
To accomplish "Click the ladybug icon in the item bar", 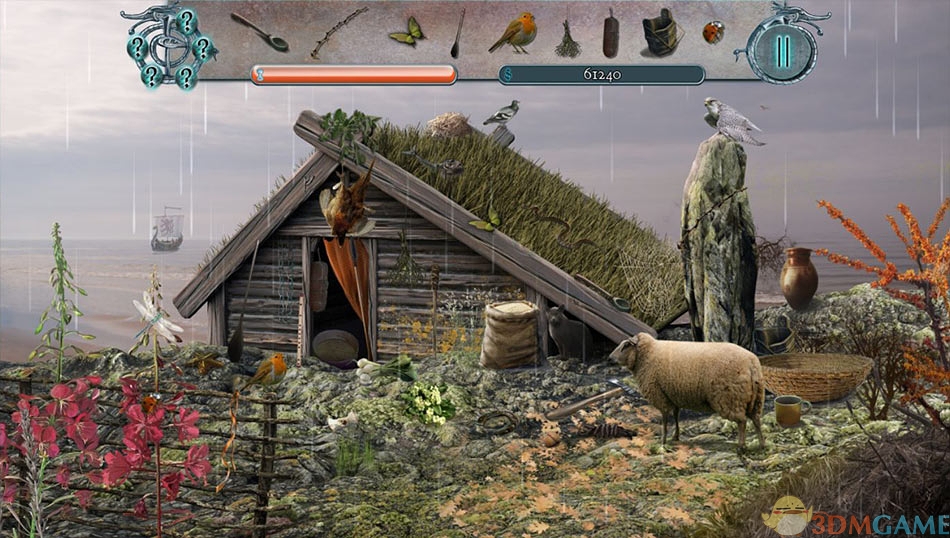I will coord(713,32).
